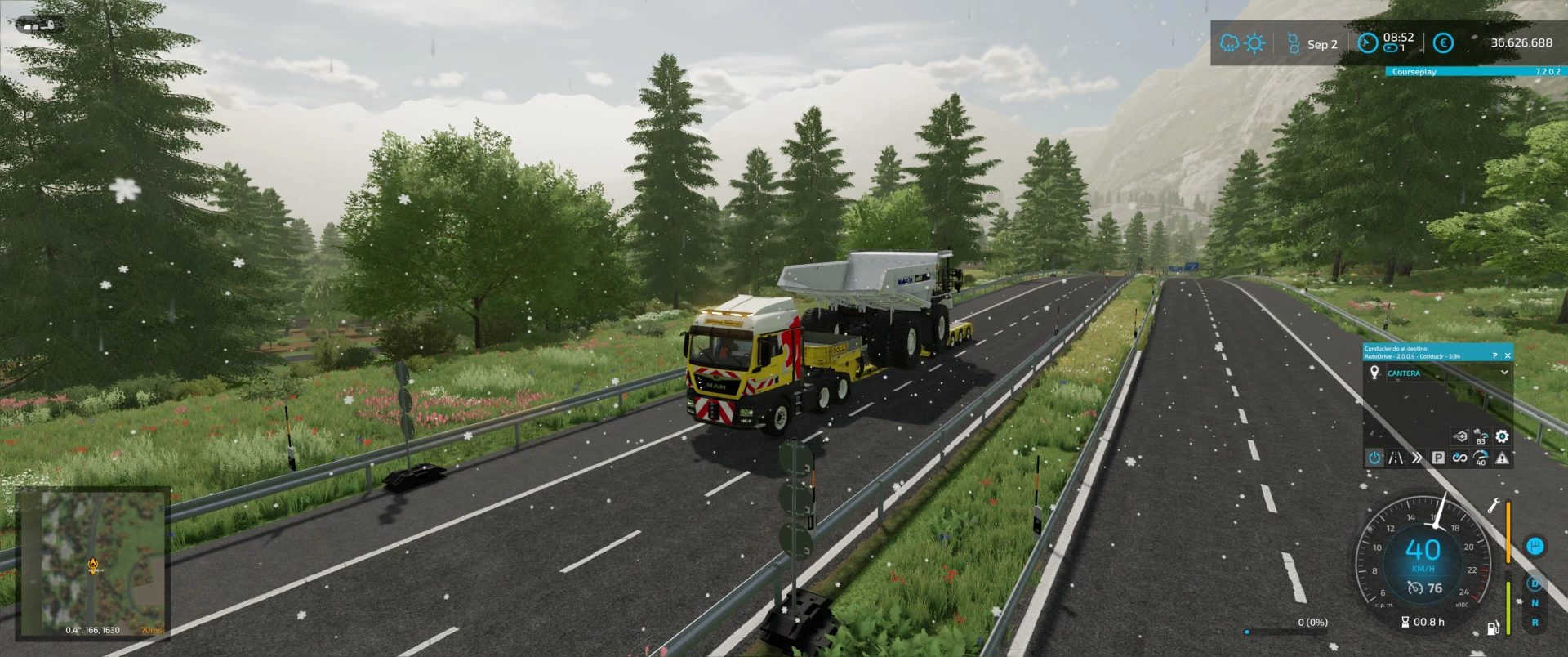Screen dimensions: 1568x657
Task: Select the R reverse gear indicator
Action: click(x=1535, y=621)
